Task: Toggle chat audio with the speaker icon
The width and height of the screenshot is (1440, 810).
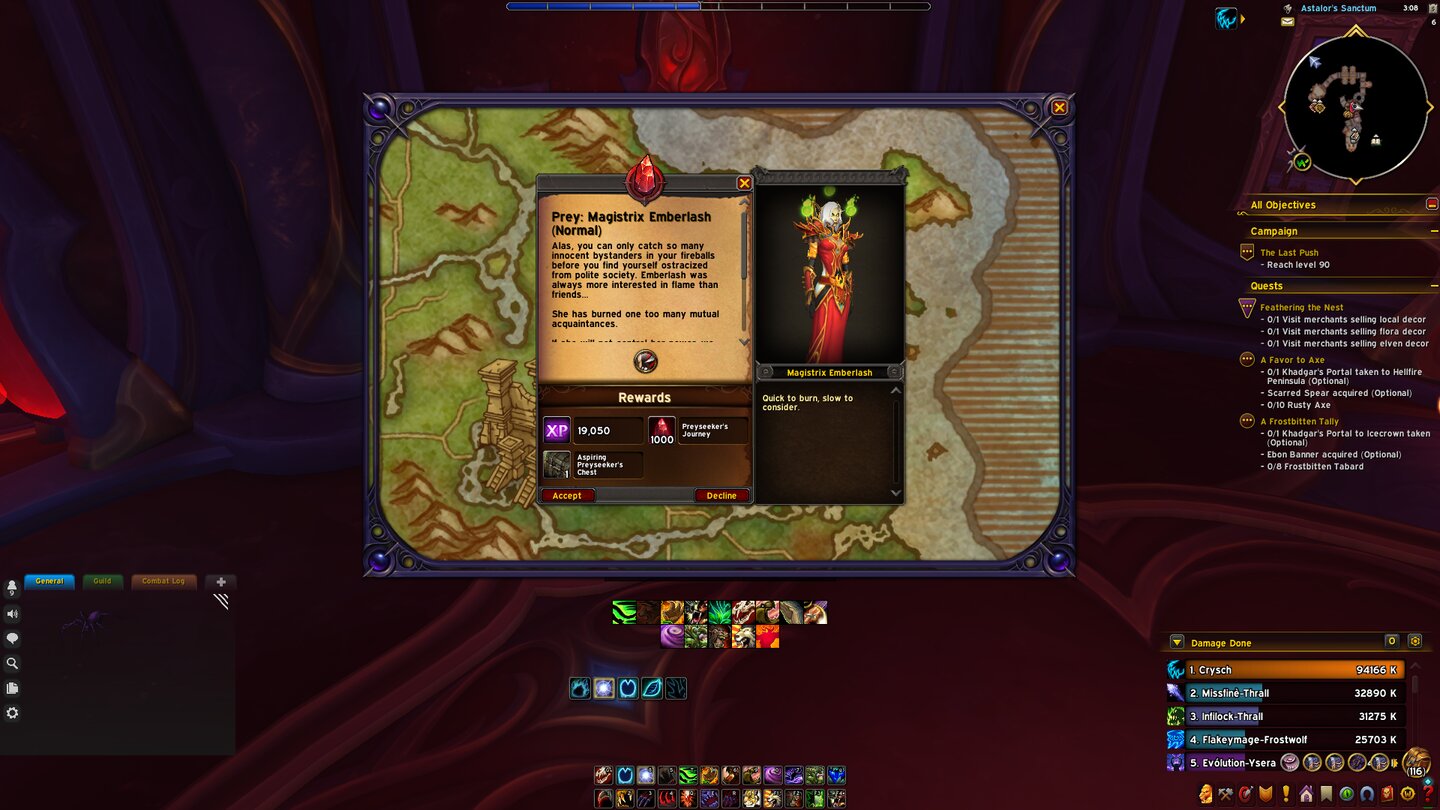Action: coord(12,613)
